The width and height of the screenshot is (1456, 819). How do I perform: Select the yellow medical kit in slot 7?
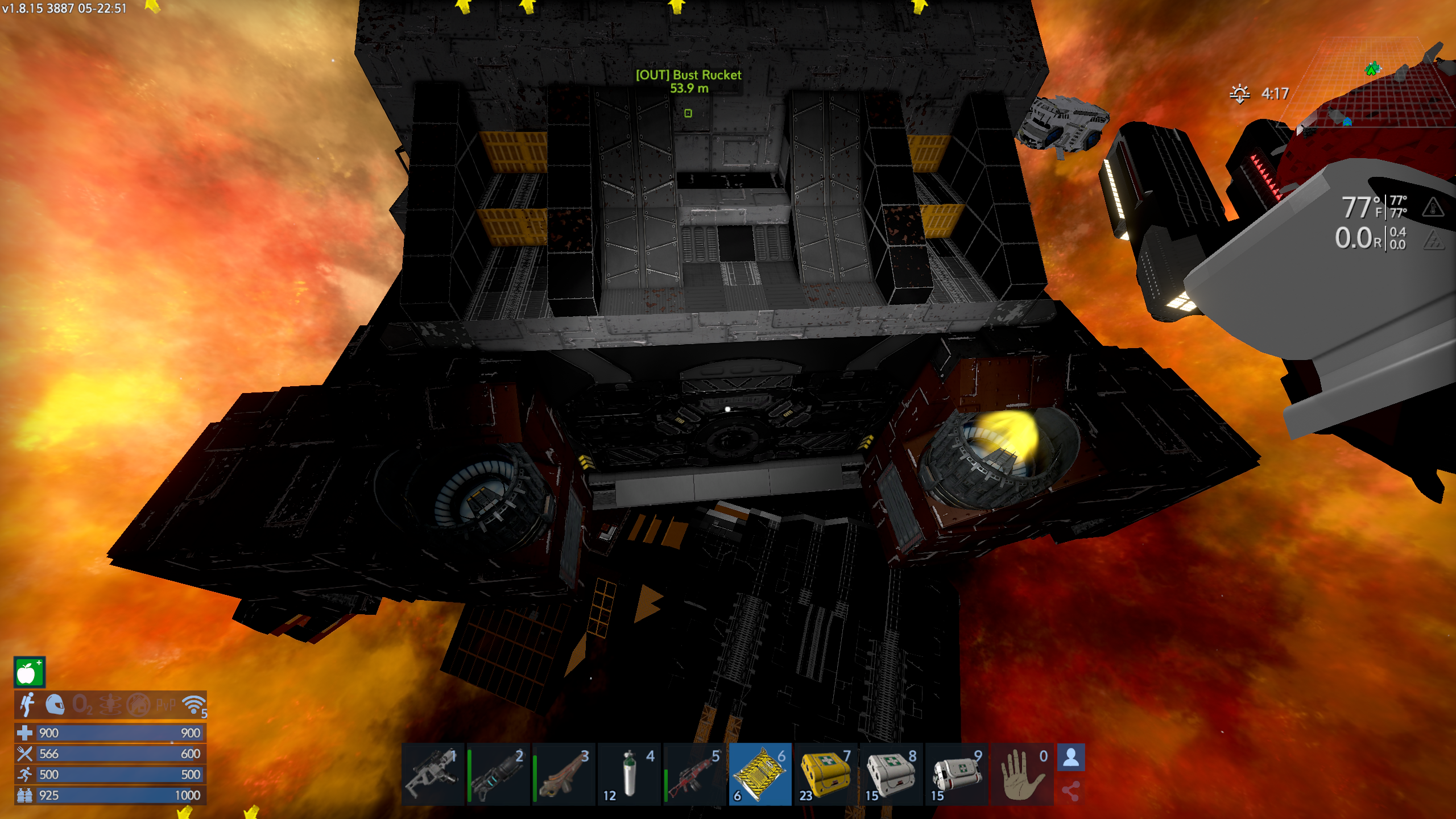pyautogui.click(x=826, y=773)
